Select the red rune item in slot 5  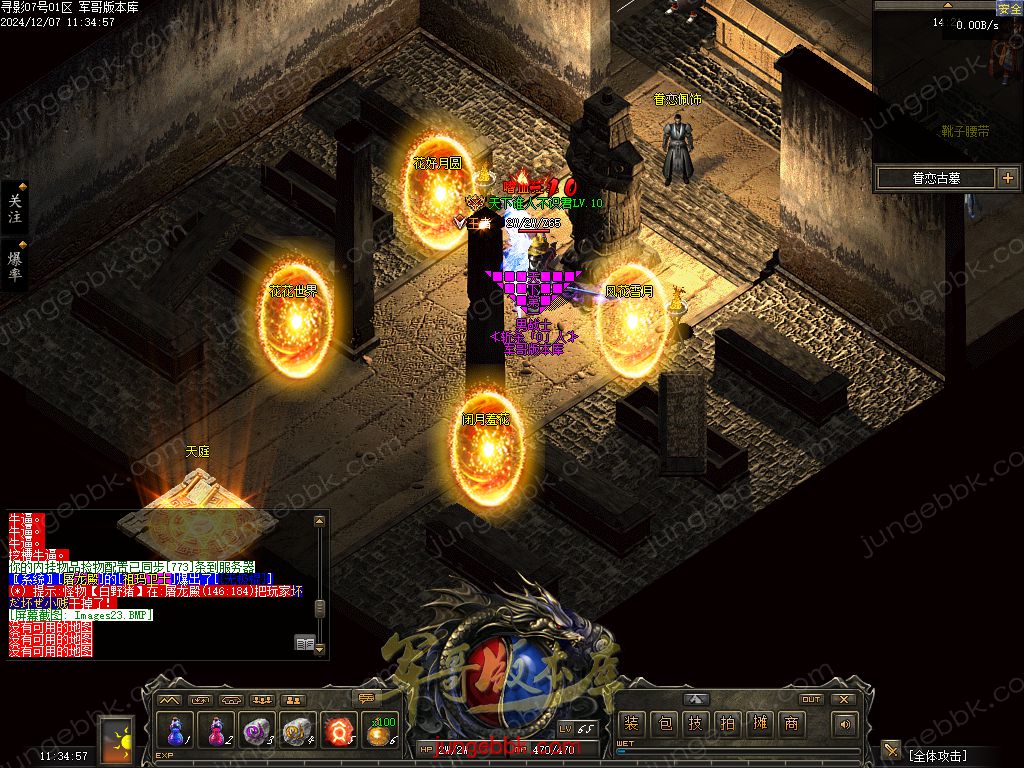tap(340, 731)
